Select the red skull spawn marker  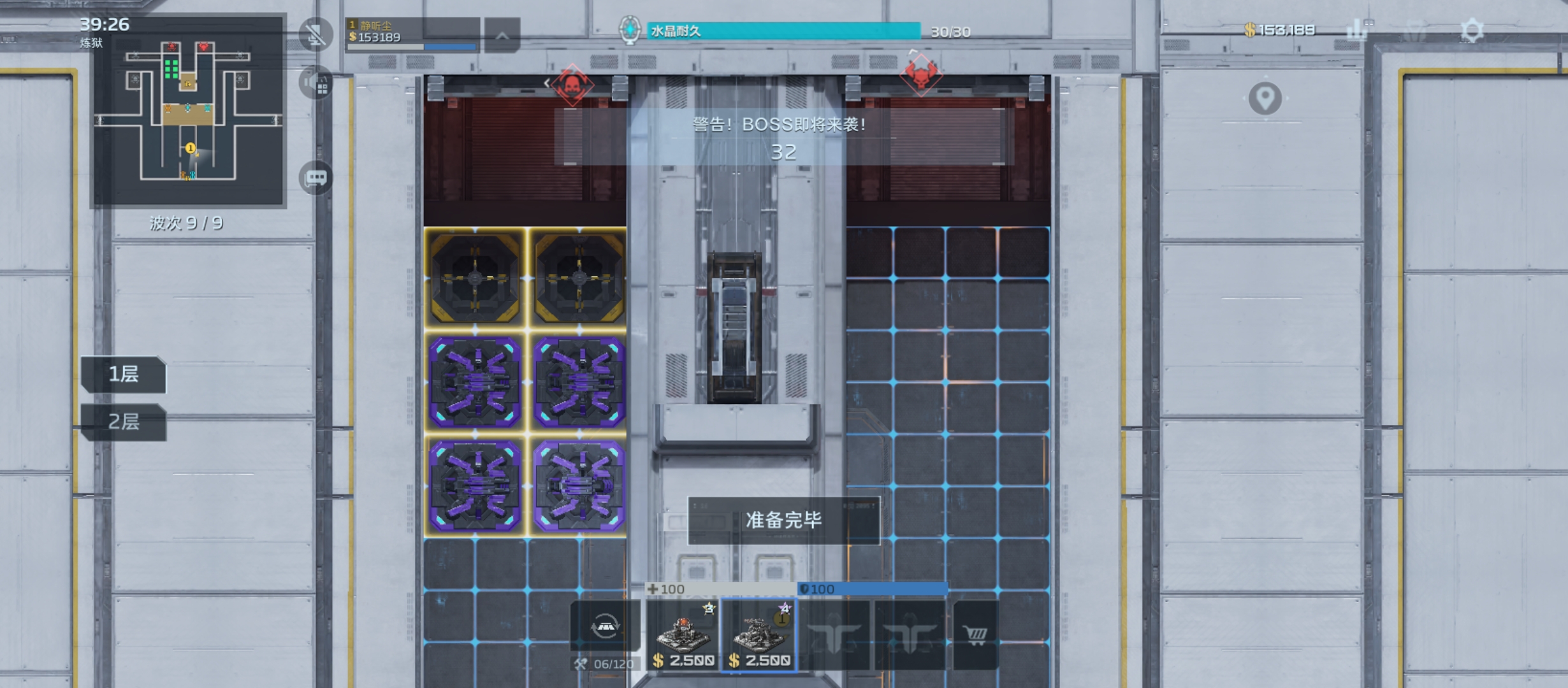point(572,84)
